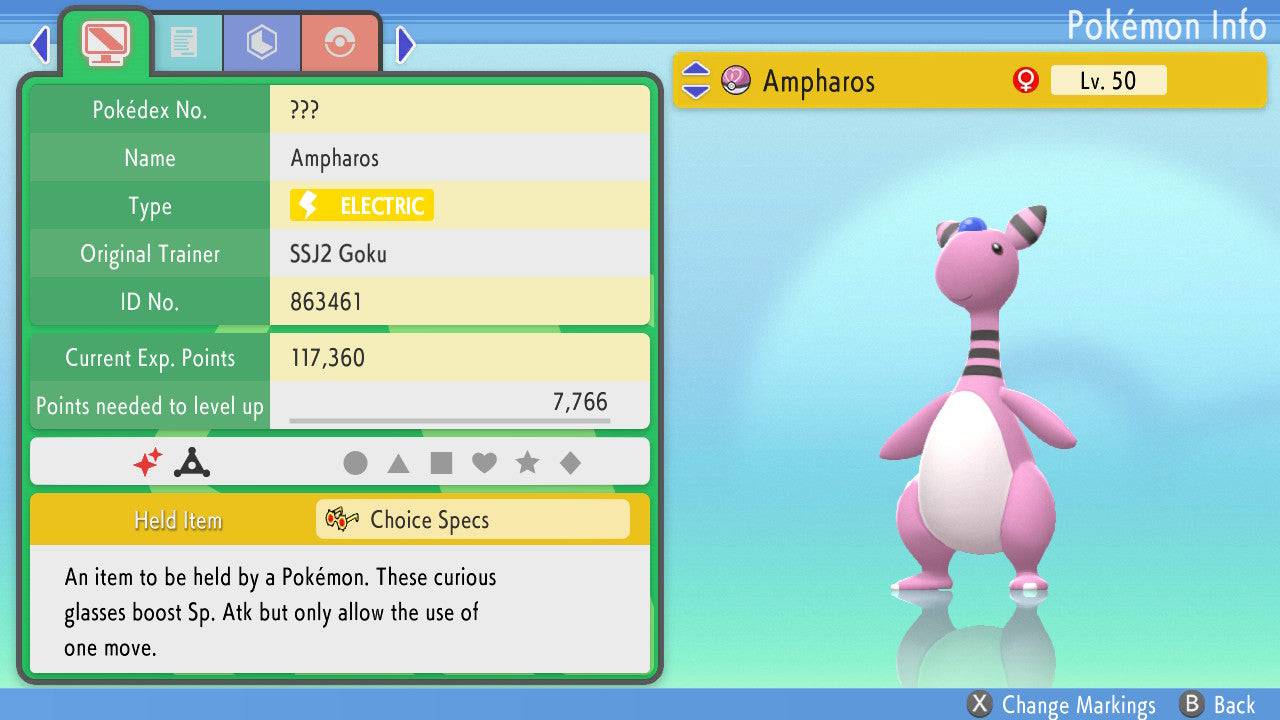This screenshot has height=720, width=1280.
Task: Toggle the square marking
Action: [x=441, y=463]
